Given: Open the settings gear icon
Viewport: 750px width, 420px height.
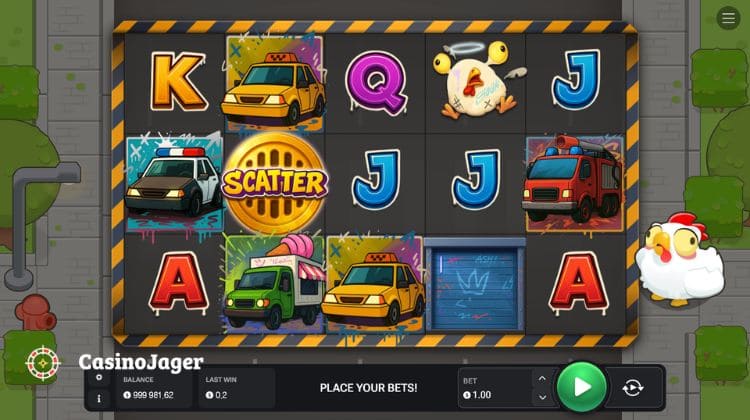Looking at the screenshot, I should click(98, 377).
